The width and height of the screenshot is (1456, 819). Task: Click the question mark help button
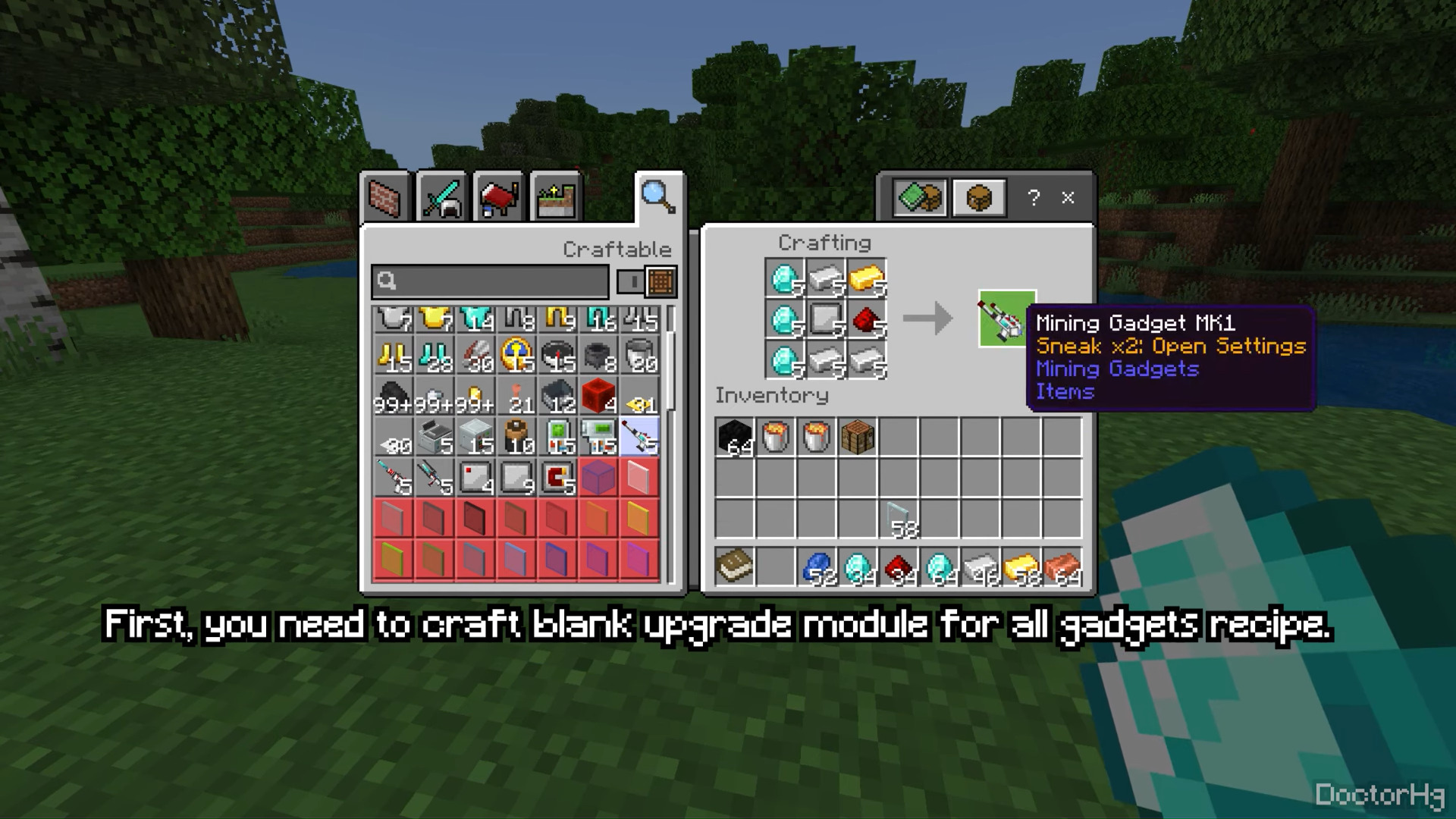[x=1033, y=199]
